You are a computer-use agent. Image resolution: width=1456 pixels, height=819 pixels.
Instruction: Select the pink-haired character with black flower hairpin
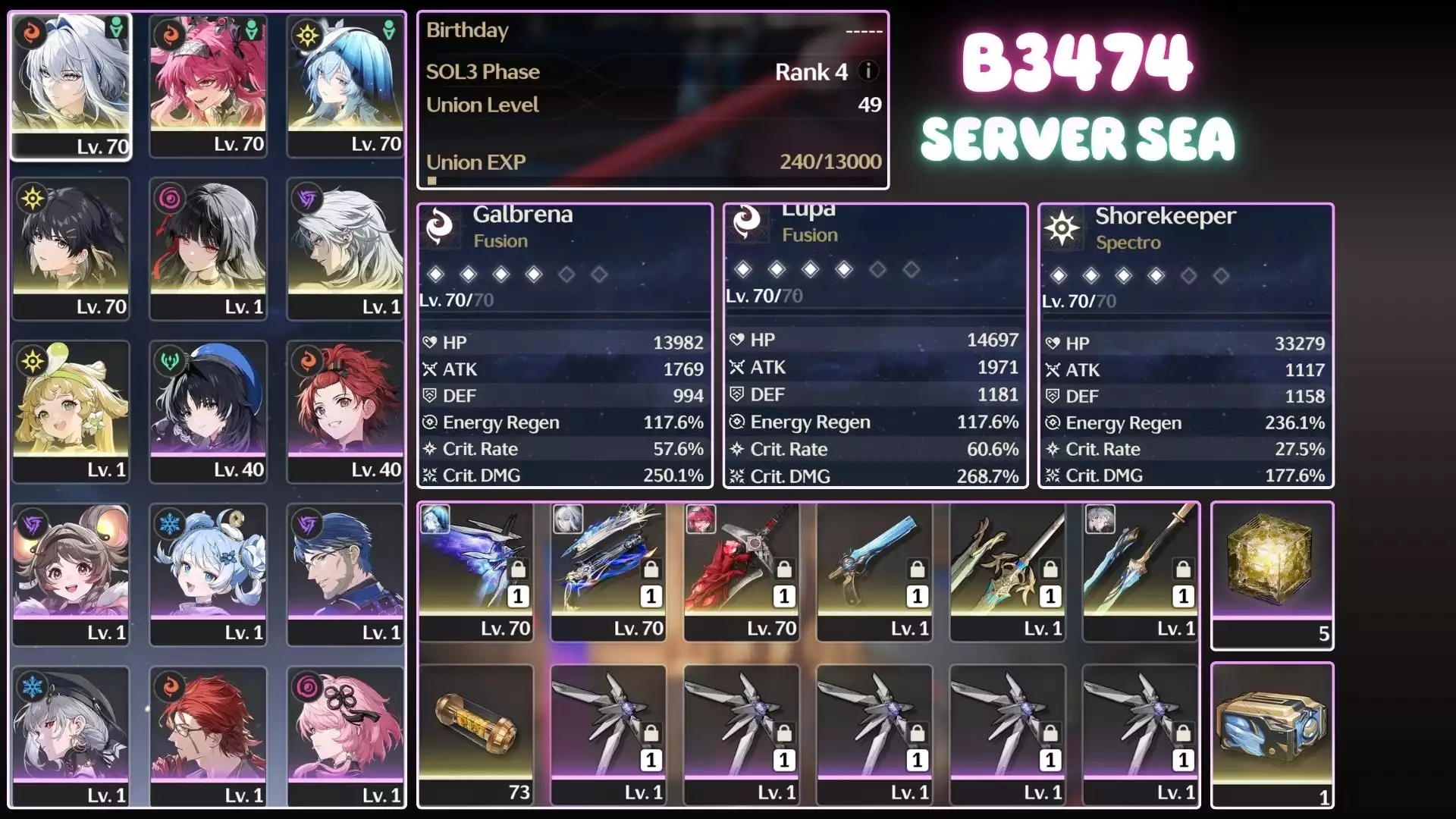pos(345,737)
